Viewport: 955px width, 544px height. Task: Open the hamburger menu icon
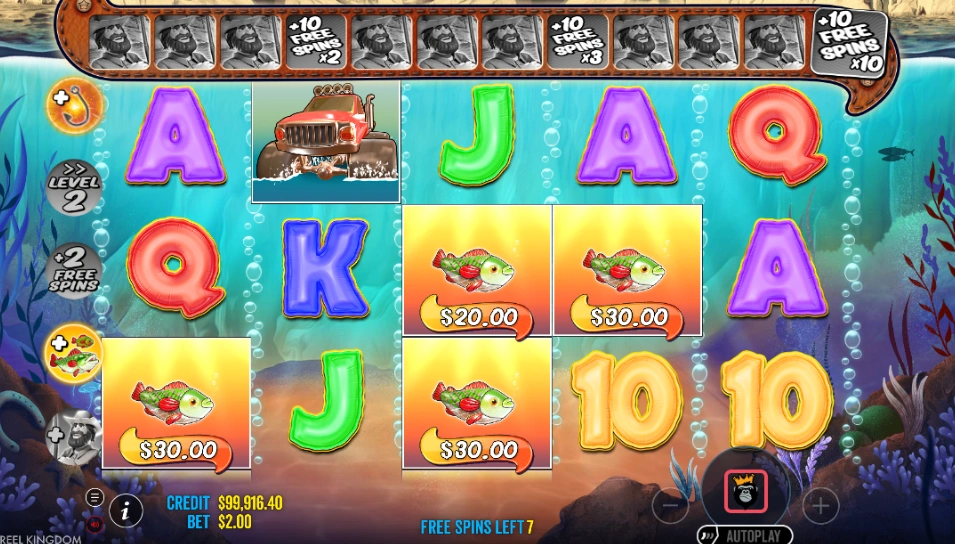coord(95,496)
